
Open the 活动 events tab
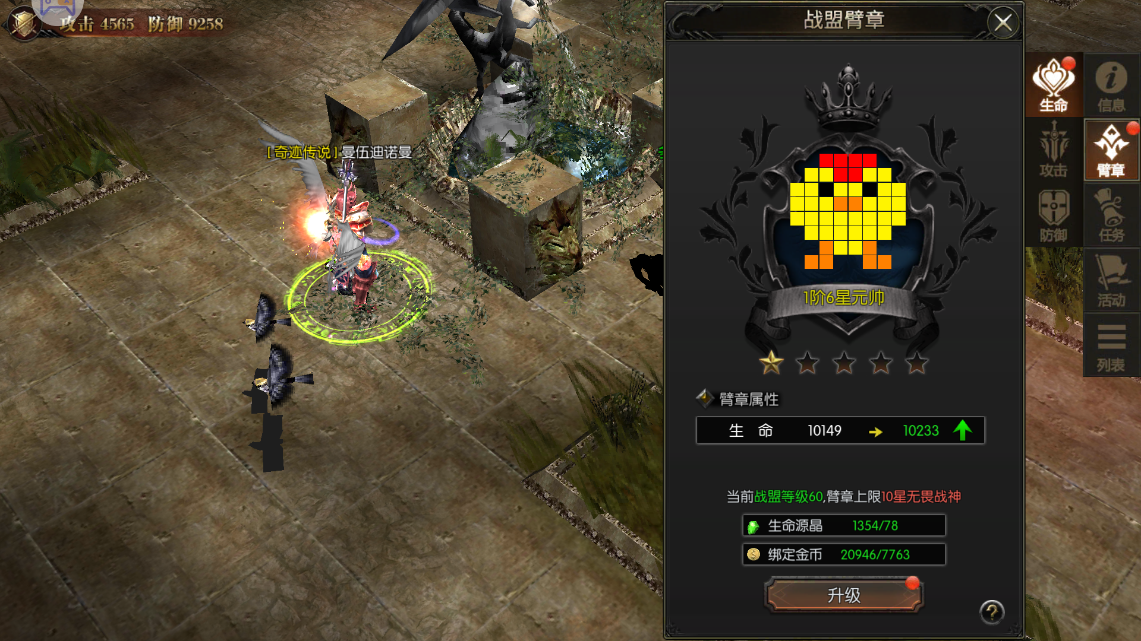(1111, 281)
